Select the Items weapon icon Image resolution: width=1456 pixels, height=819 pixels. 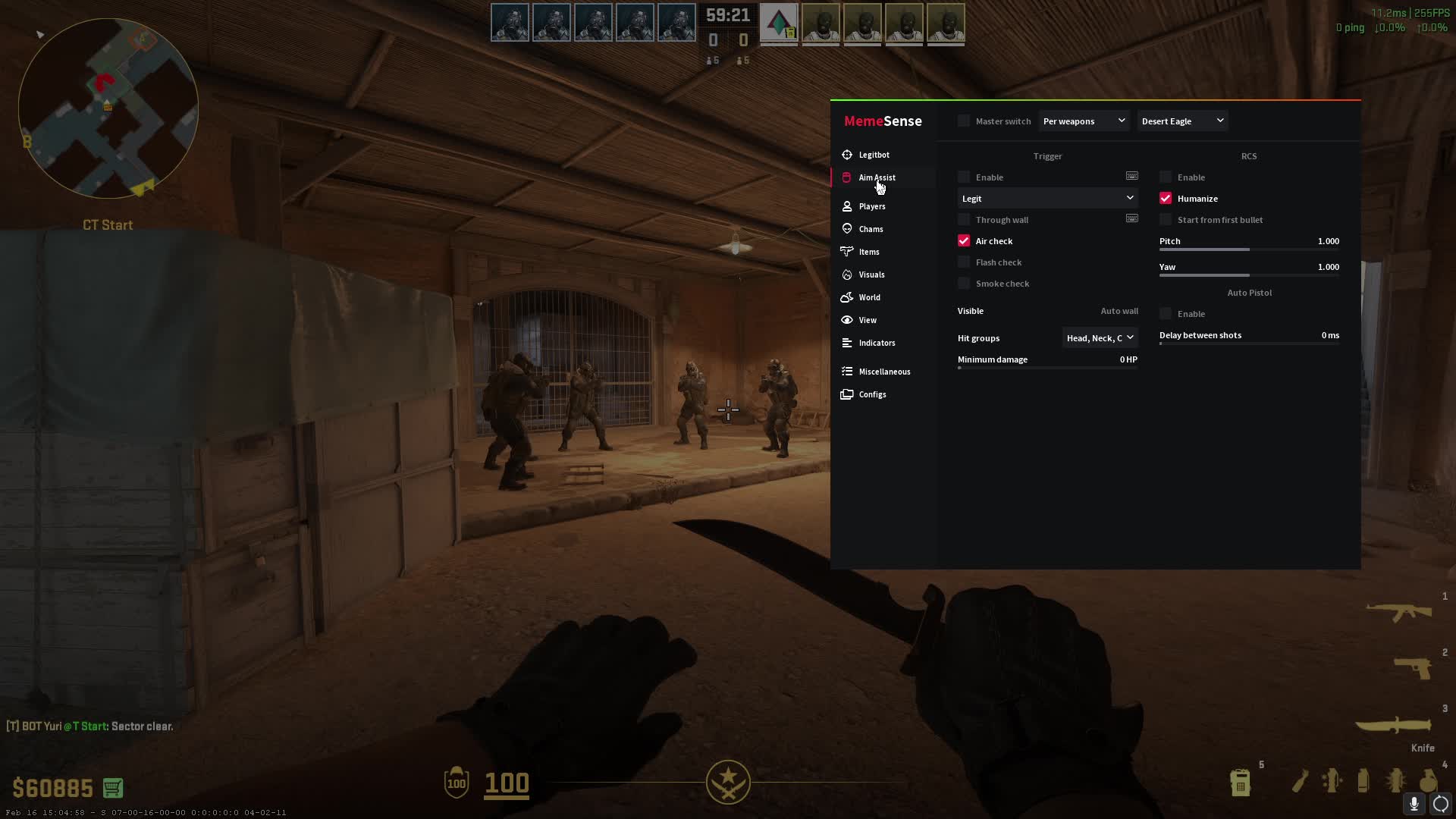click(x=847, y=251)
